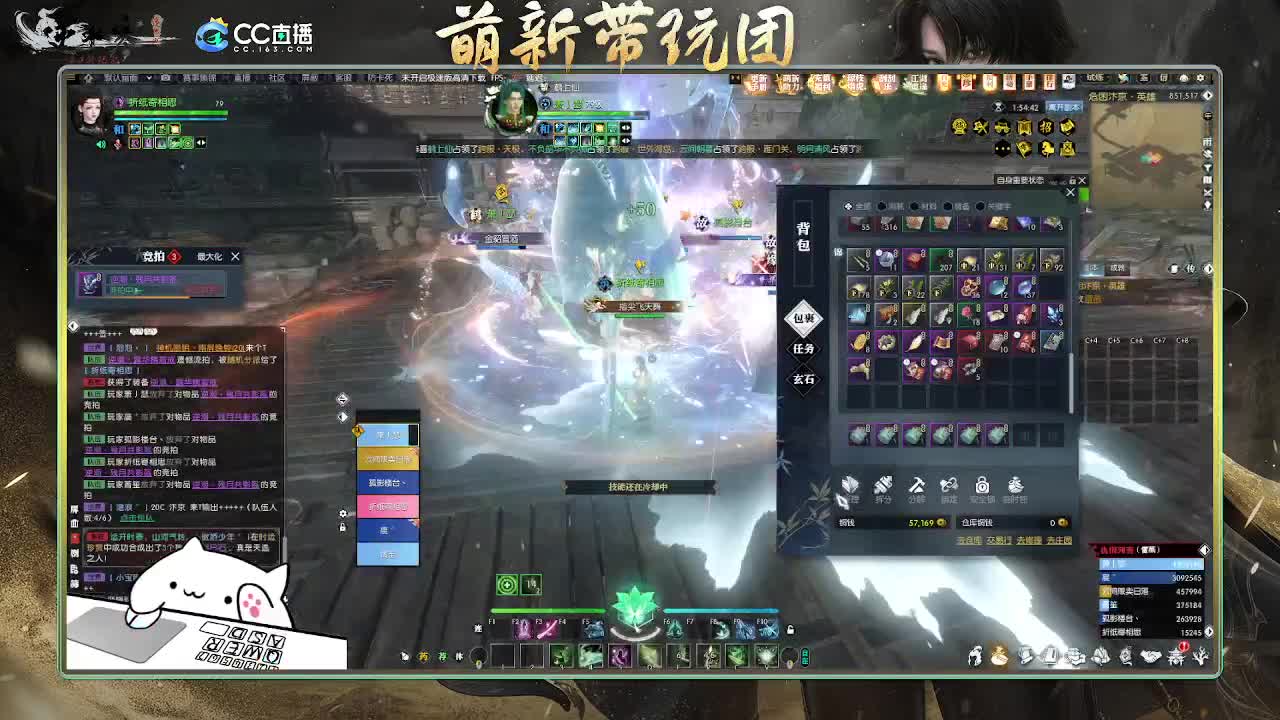Screen dimensions: 1280x720
Task: Mute the speaker icon under the player portrait
Action: click(101, 143)
